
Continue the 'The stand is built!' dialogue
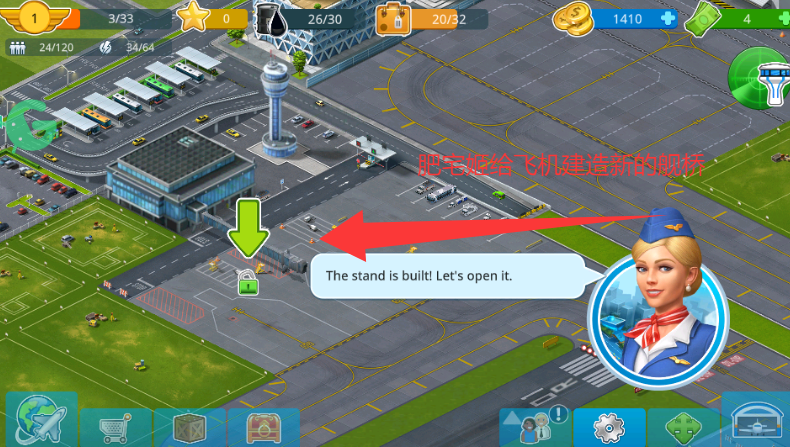[447, 276]
